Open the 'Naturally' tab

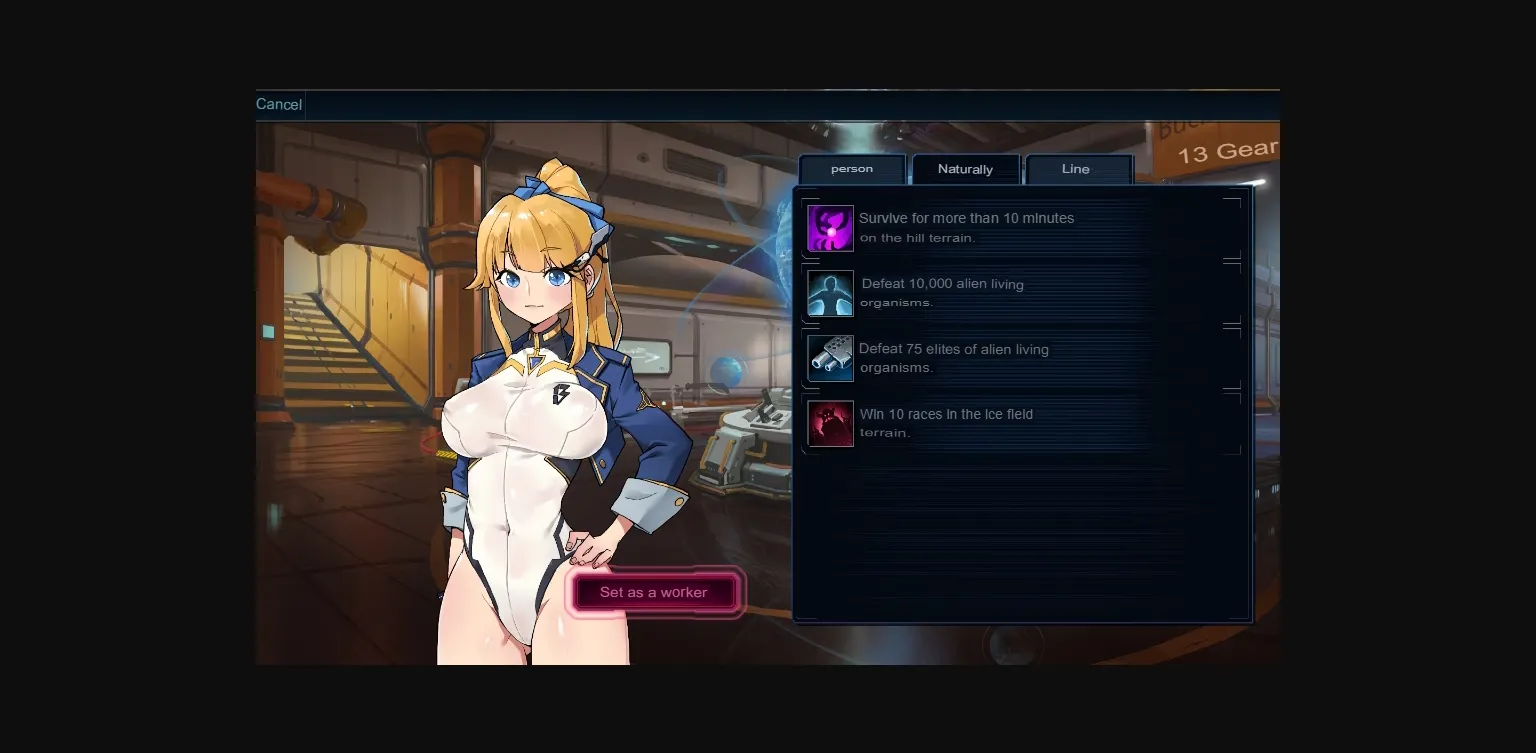tap(965, 168)
